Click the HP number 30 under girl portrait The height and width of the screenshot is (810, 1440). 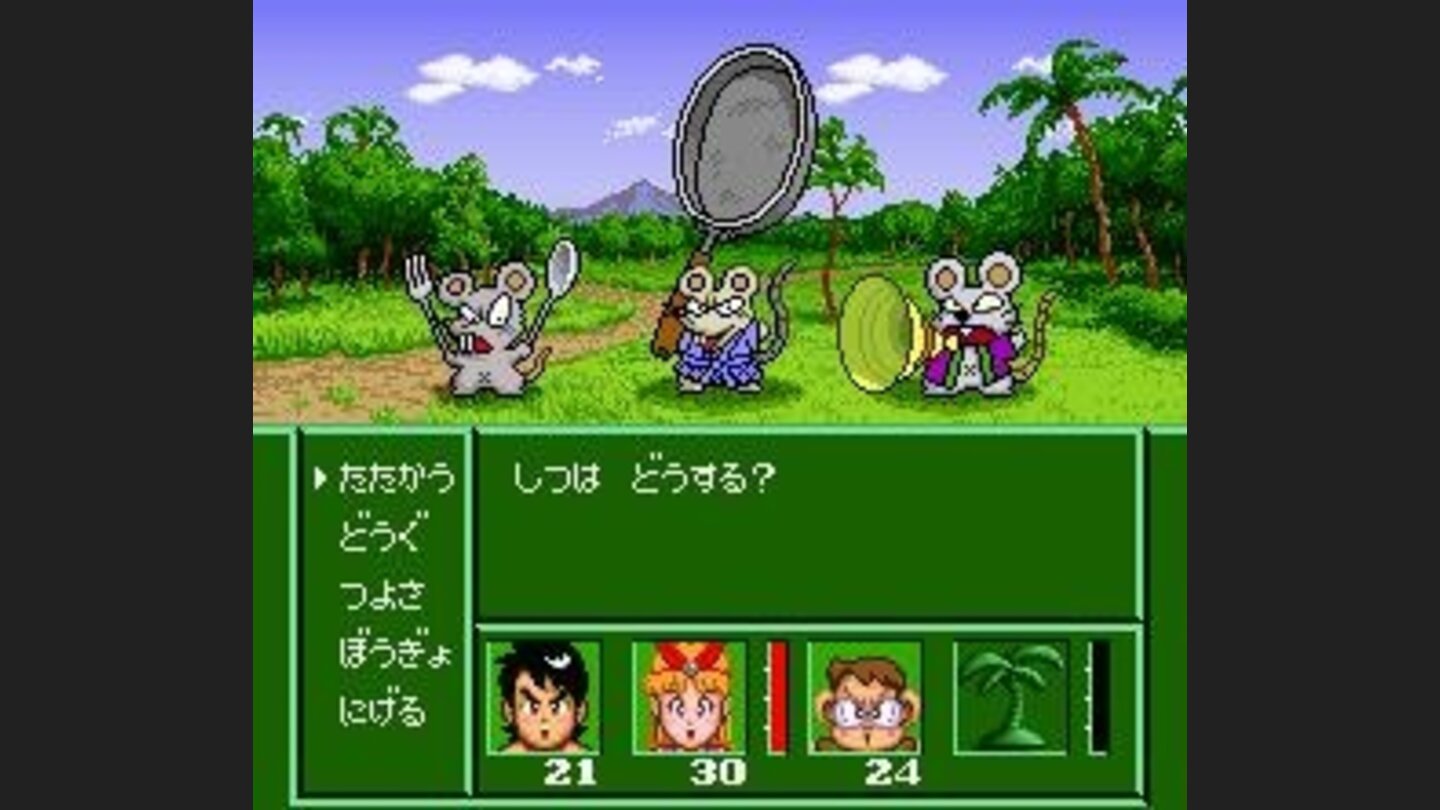pyautogui.click(x=721, y=773)
